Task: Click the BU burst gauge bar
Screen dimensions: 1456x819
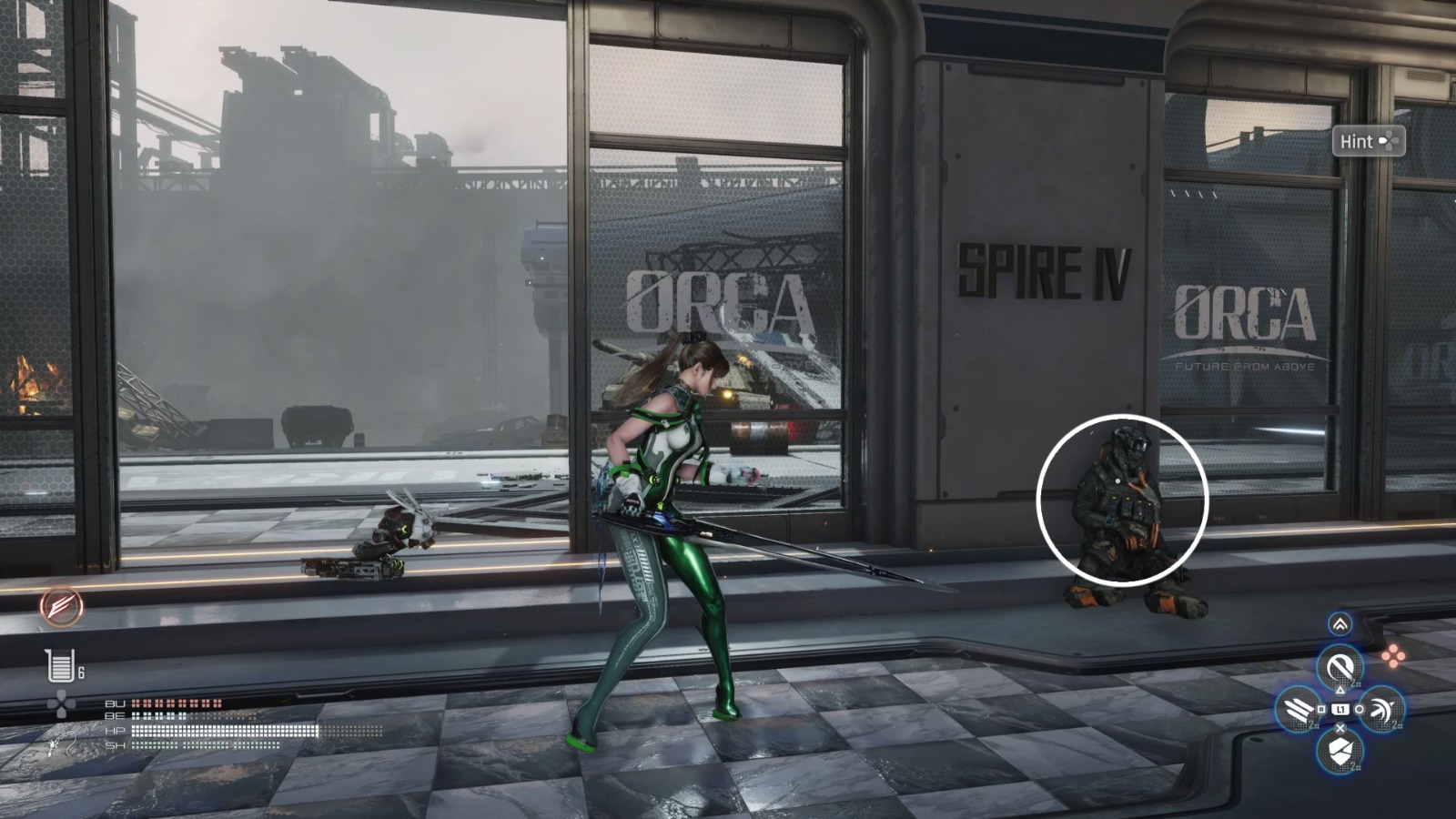Action: pos(176,703)
